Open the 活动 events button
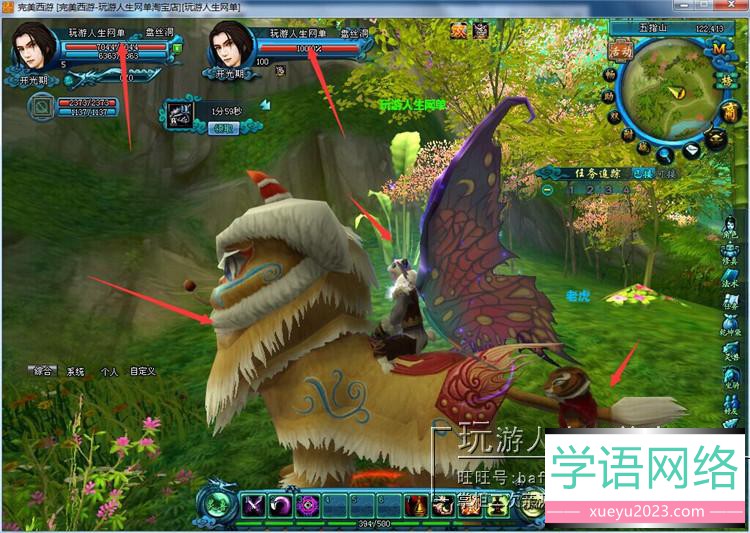 (x=620, y=49)
